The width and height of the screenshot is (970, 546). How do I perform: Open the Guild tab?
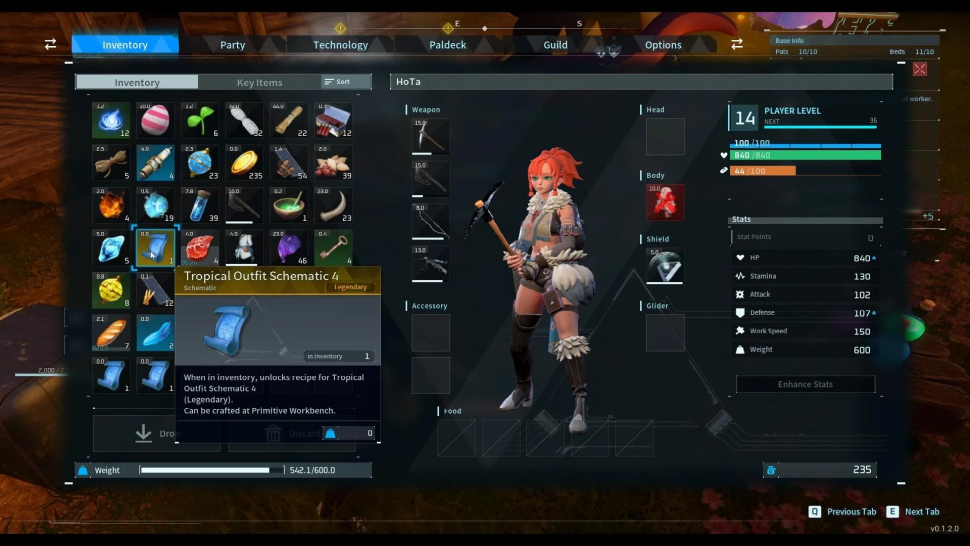[555, 45]
